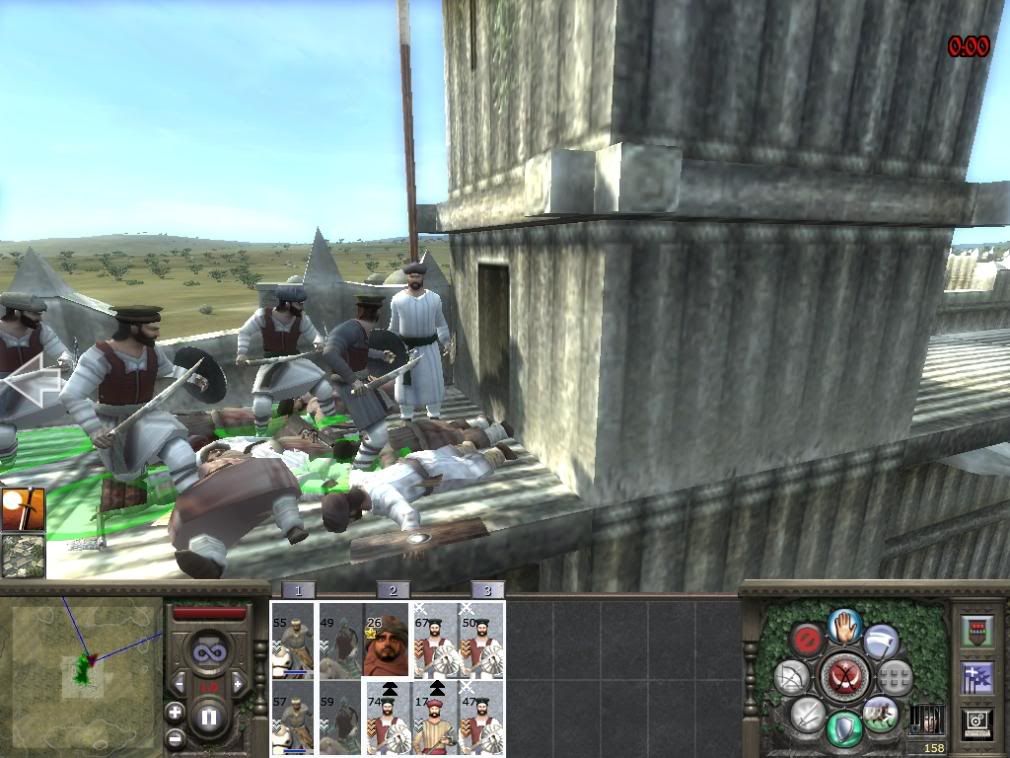
Task: Open the group formations grid button
Action: (x=895, y=677)
